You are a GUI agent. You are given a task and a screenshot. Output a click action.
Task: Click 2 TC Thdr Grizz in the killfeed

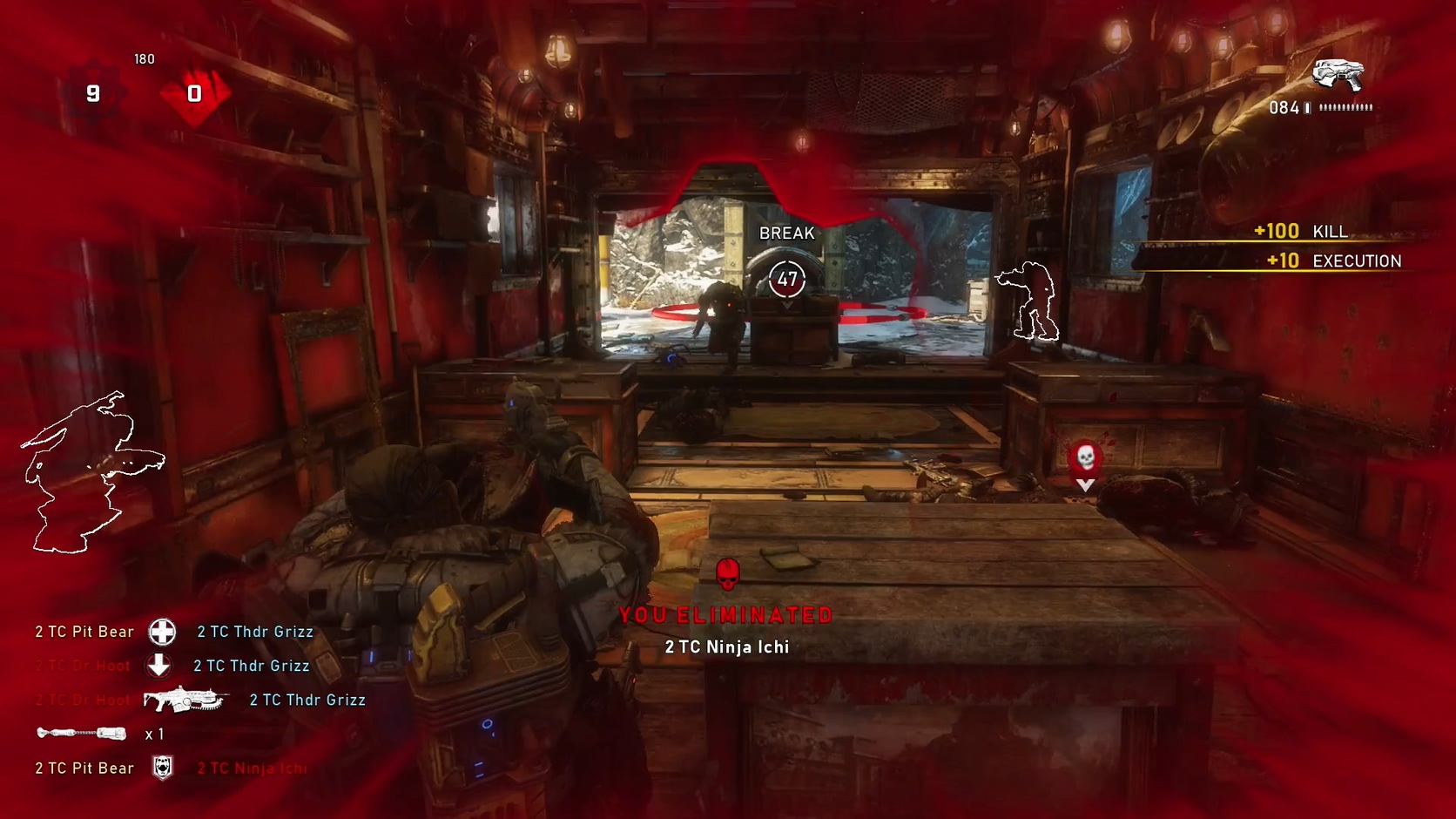pyautogui.click(x=255, y=631)
